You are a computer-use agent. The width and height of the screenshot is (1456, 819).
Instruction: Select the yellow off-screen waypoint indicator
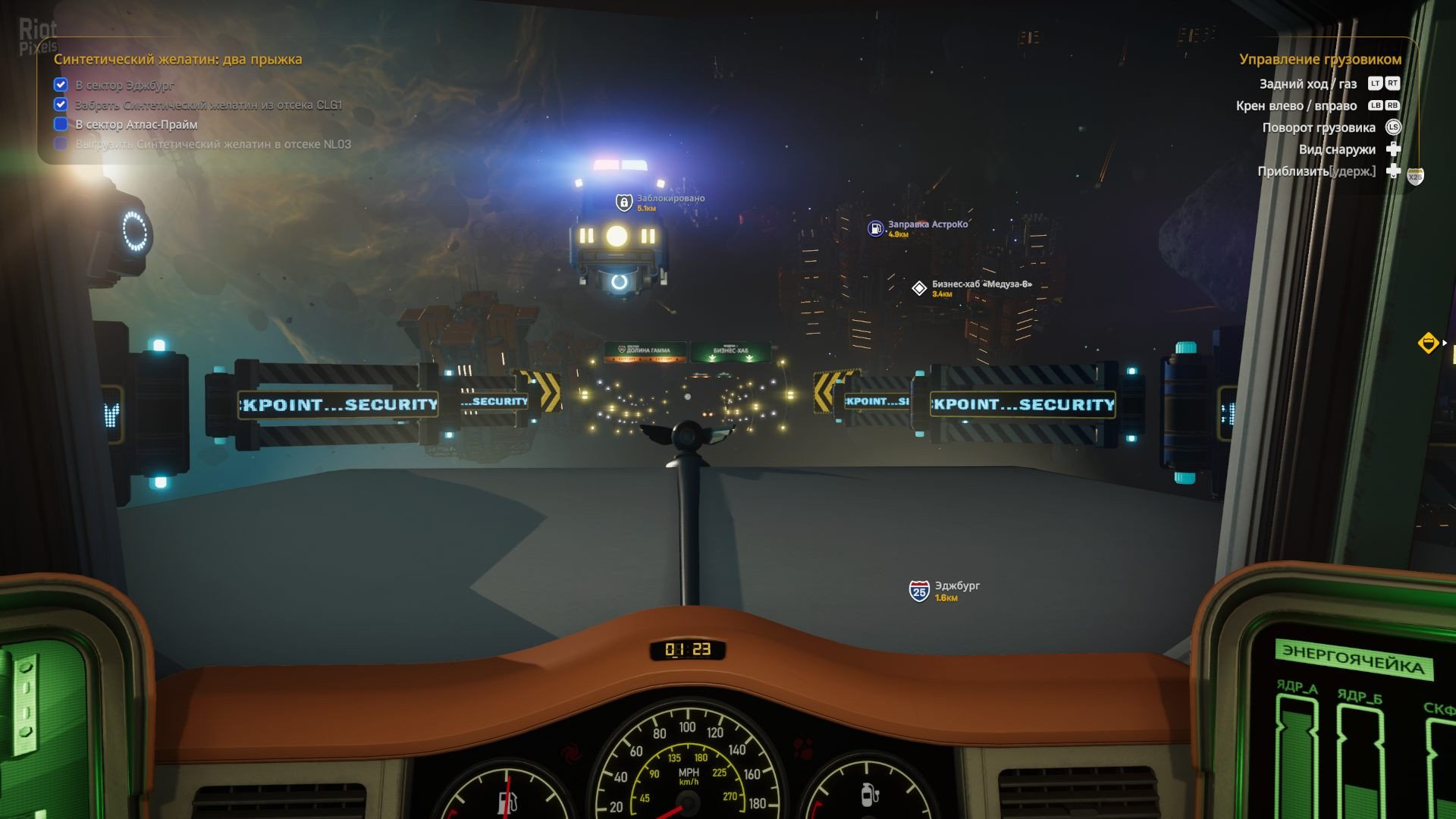(x=1428, y=343)
